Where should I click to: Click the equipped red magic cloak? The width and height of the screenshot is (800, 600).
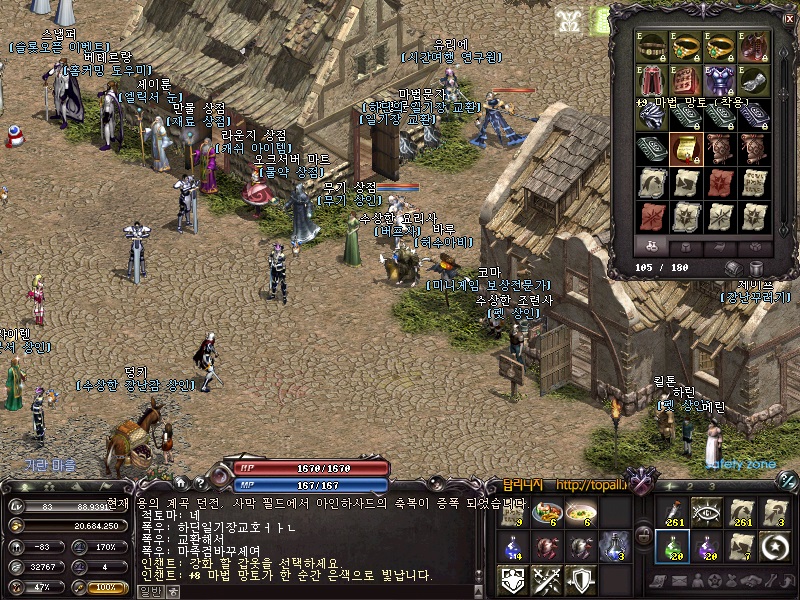click(x=652, y=81)
